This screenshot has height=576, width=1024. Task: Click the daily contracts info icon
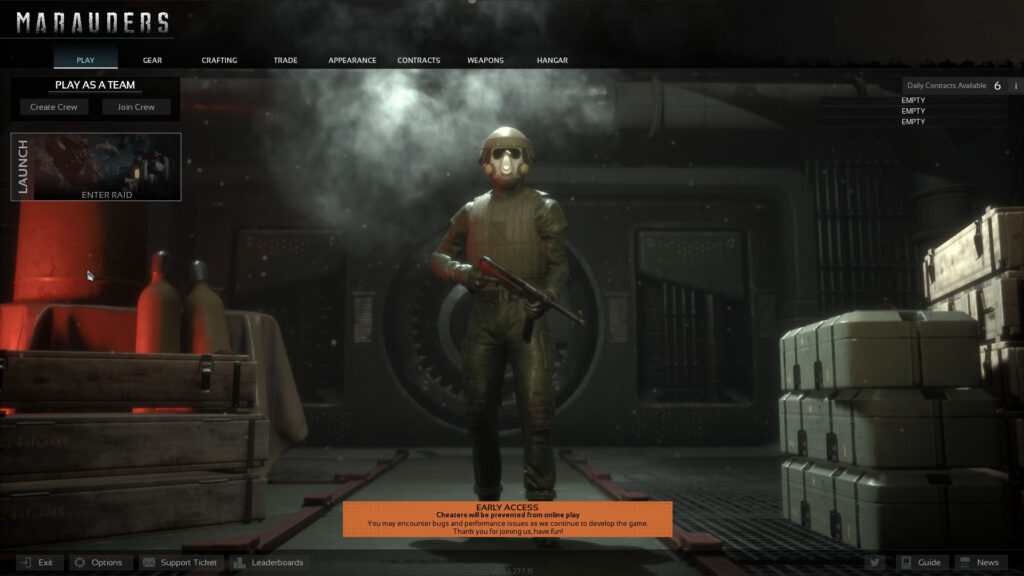(1015, 86)
